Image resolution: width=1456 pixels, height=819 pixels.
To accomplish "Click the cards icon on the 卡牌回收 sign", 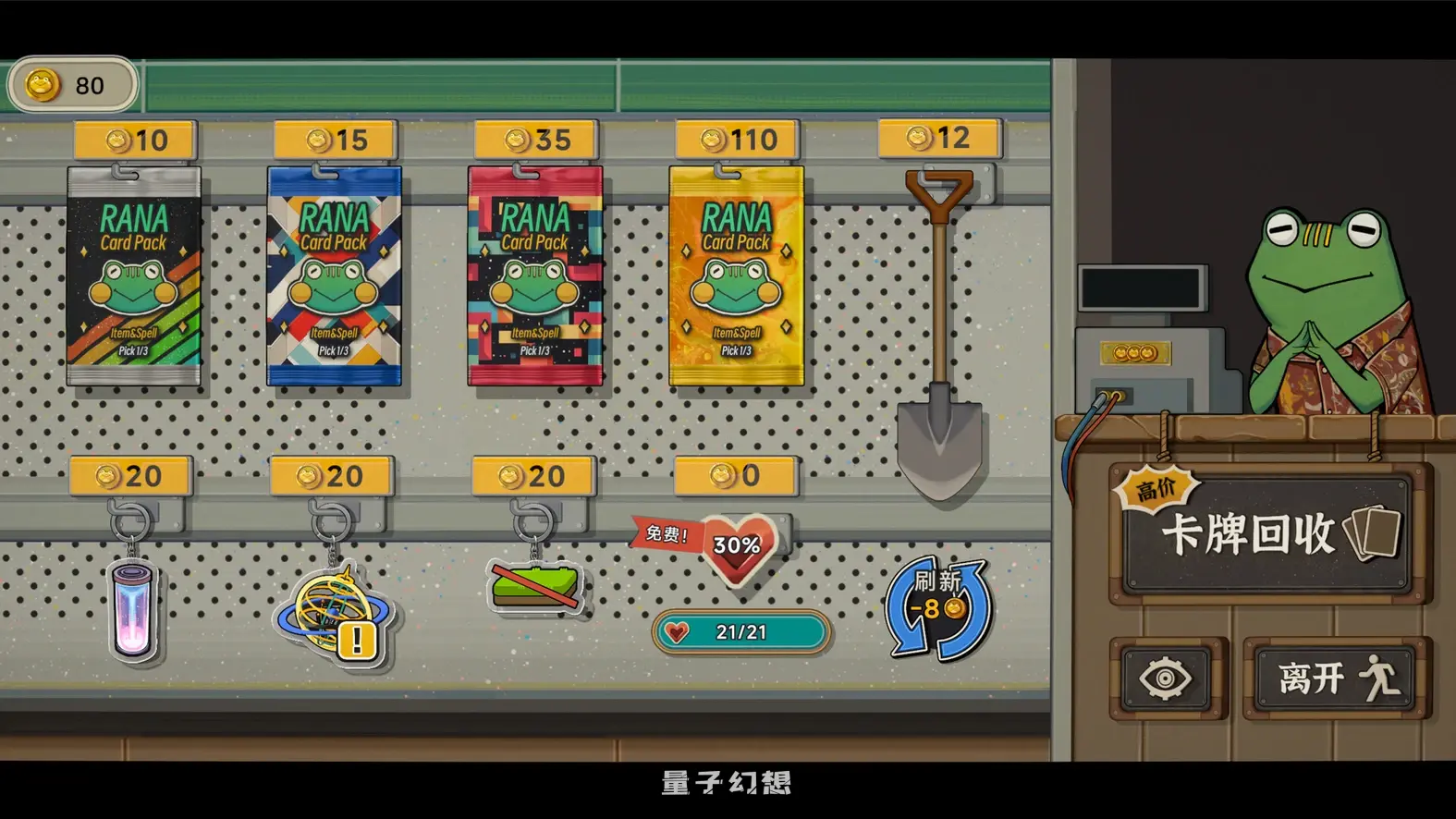I will click(1368, 532).
